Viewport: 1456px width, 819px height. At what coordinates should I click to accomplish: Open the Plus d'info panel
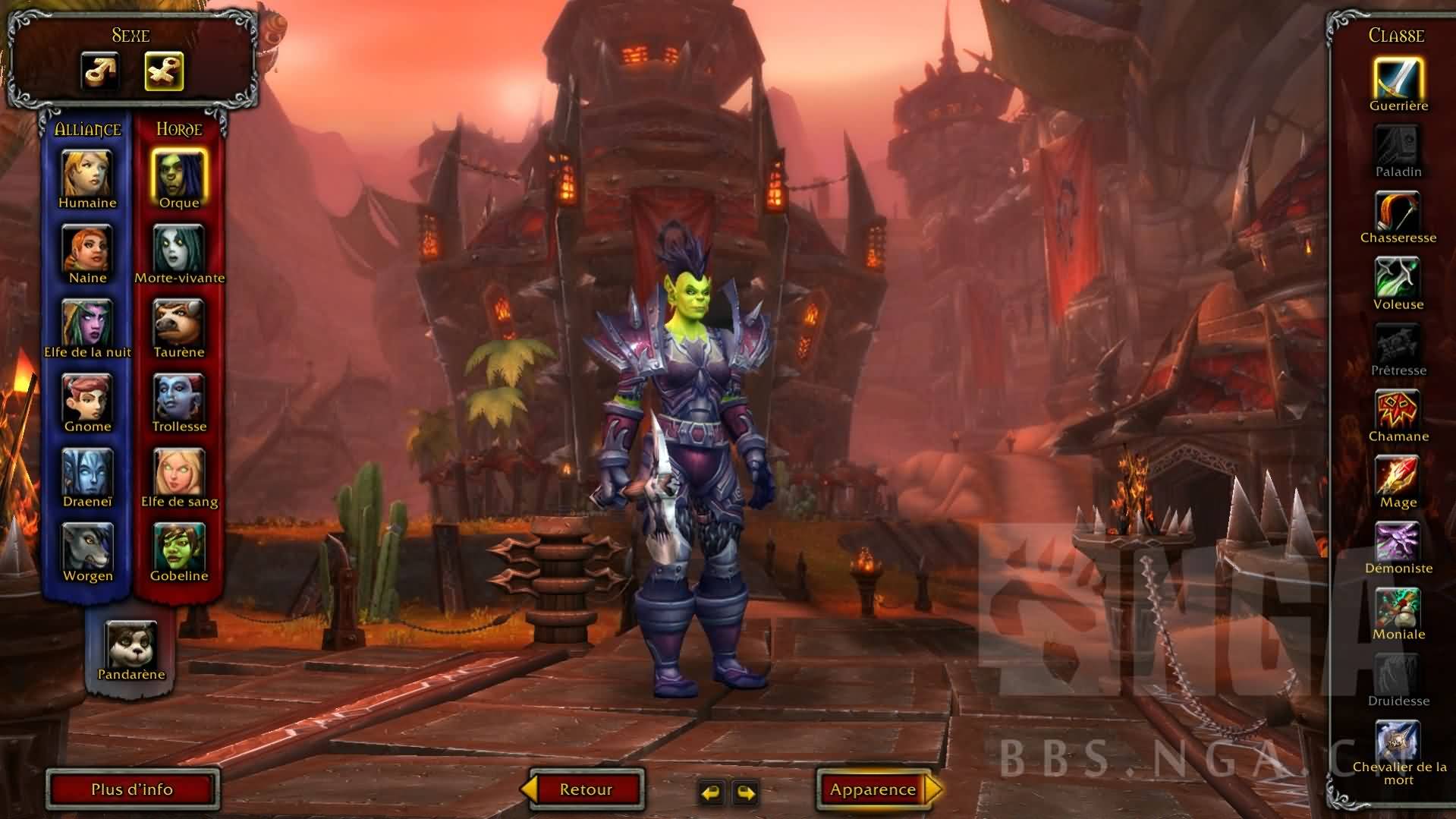(132, 789)
